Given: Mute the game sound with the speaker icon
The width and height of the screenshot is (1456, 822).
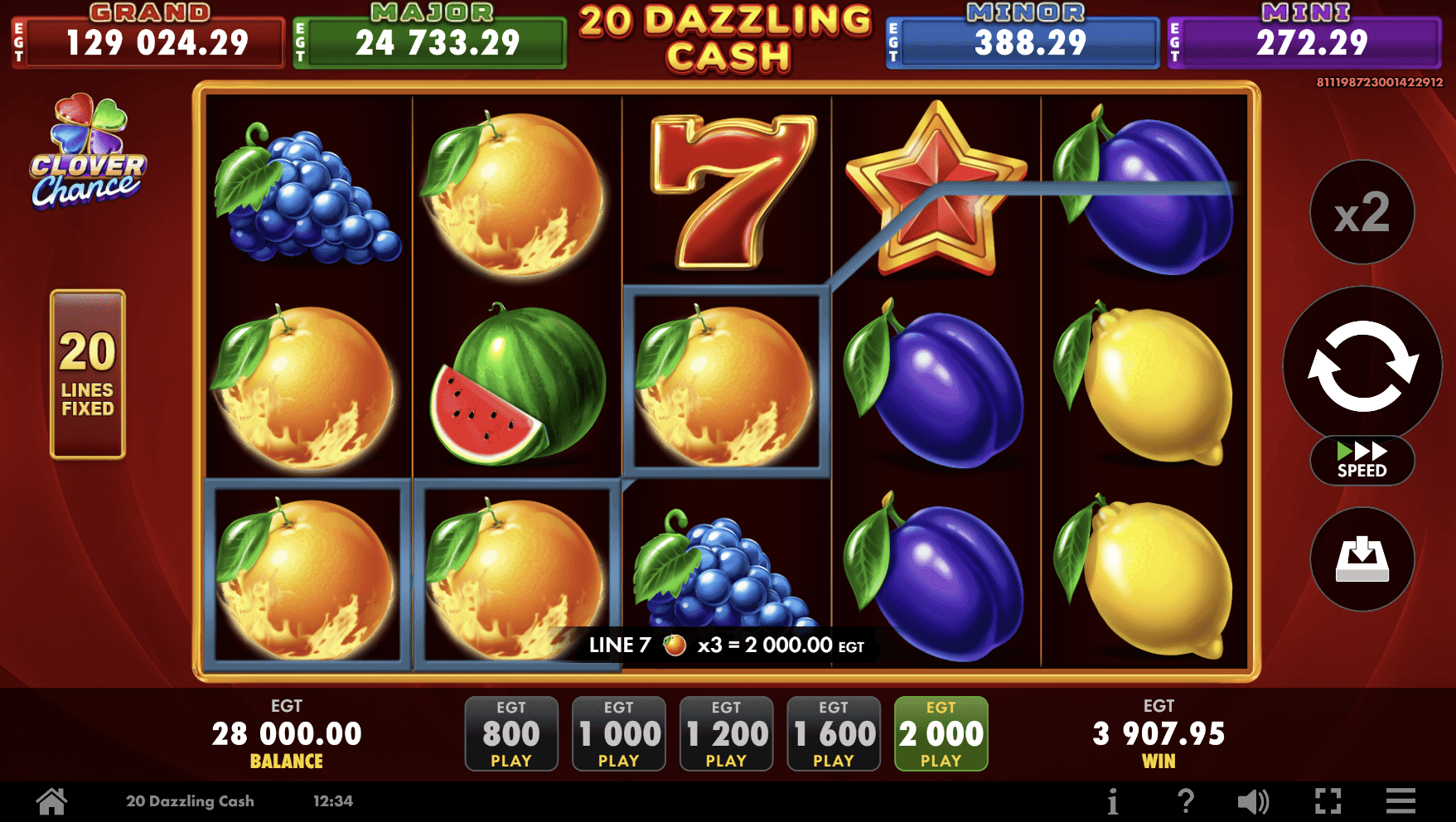Looking at the screenshot, I should [1254, 800].
